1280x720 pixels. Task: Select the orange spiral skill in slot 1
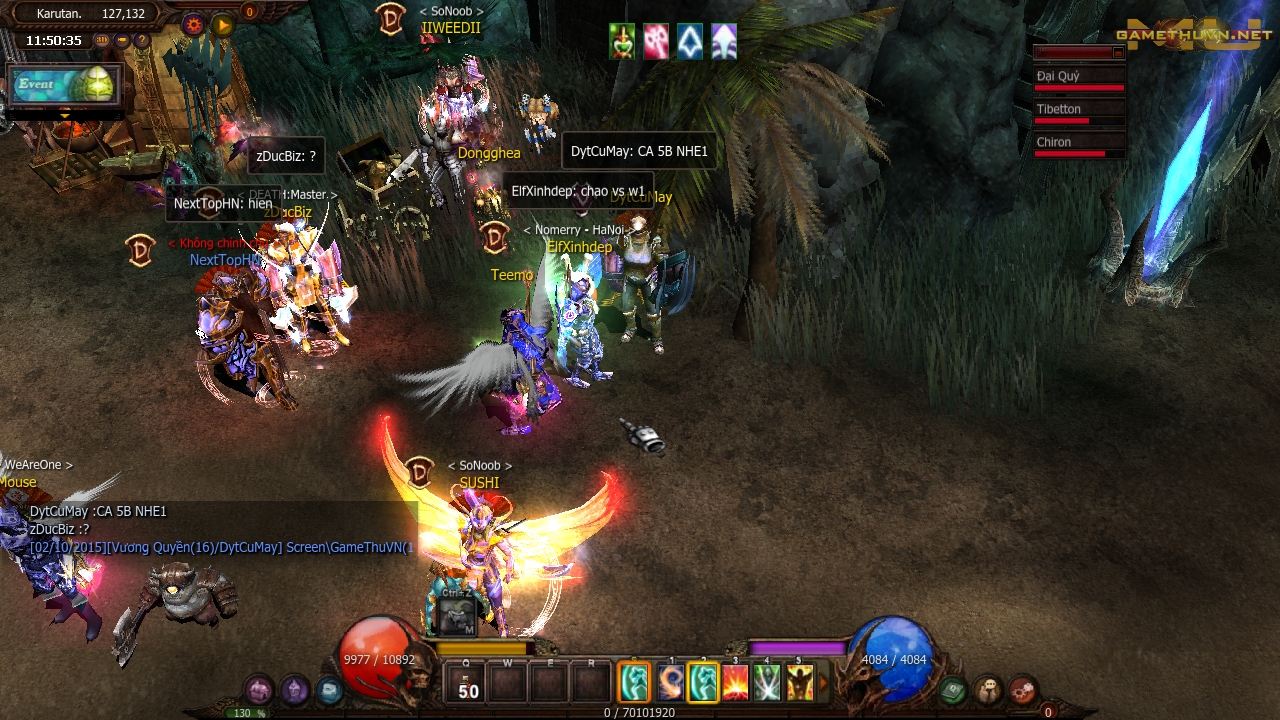point(670,682)
